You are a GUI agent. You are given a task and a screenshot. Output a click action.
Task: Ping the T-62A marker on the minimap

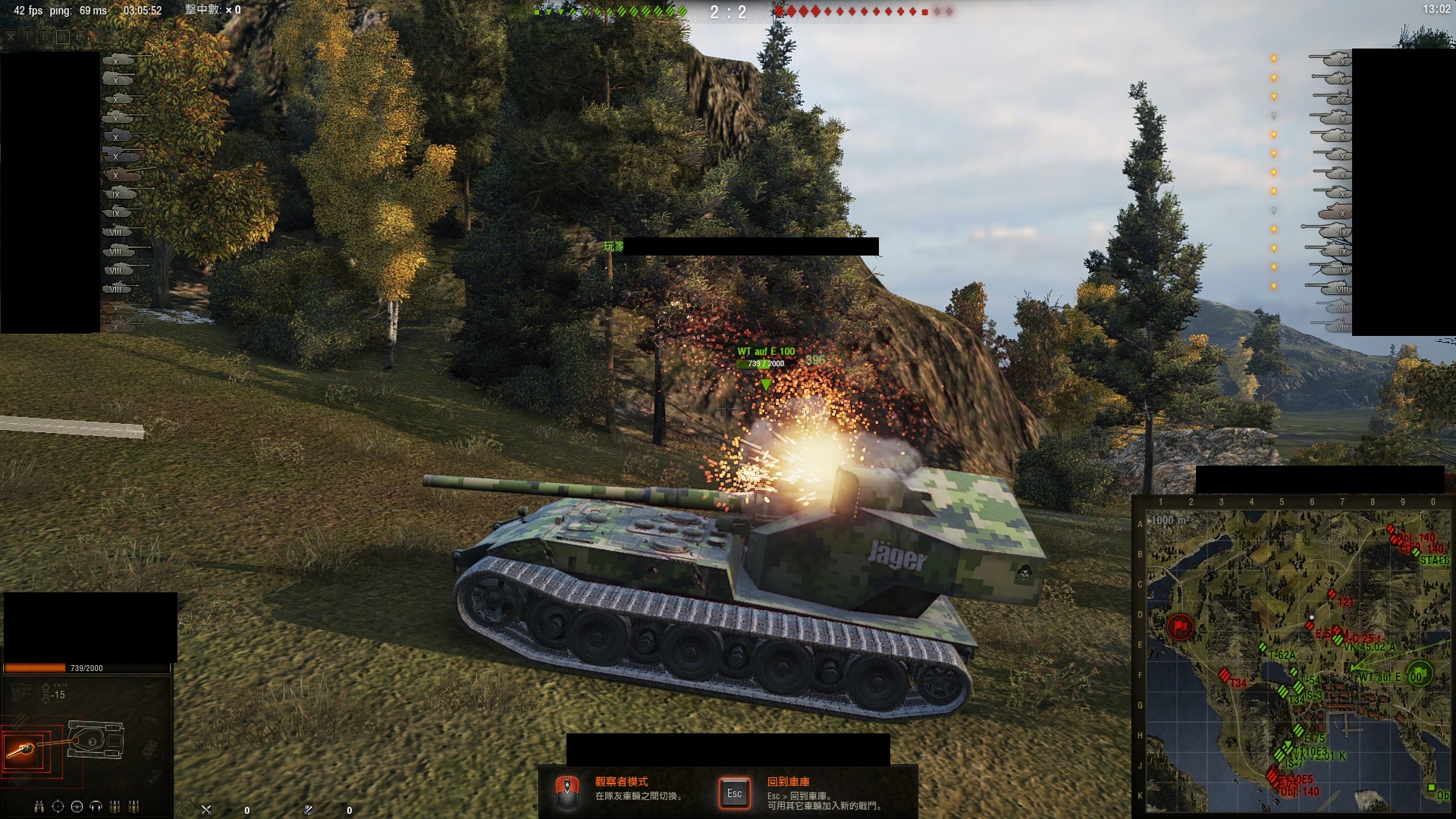coord(1263,648)
